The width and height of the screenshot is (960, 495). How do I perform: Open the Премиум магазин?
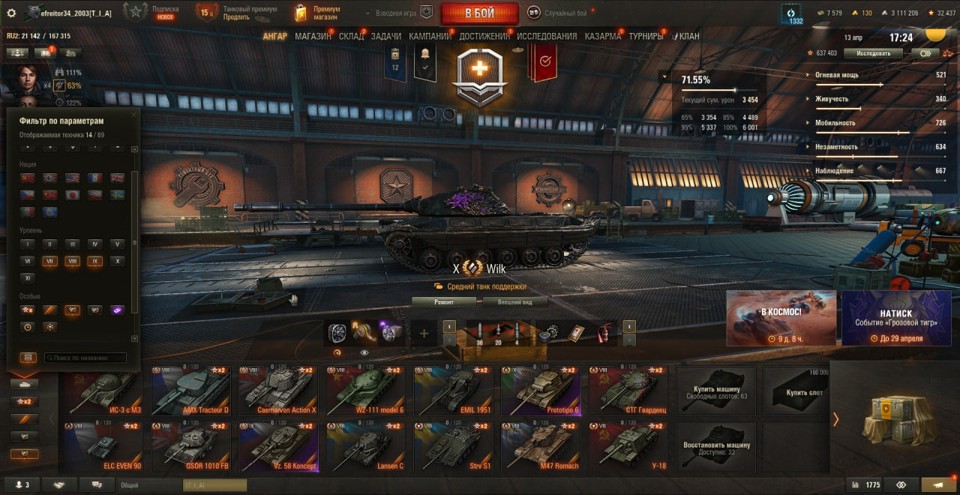click(x=318, y=12)
